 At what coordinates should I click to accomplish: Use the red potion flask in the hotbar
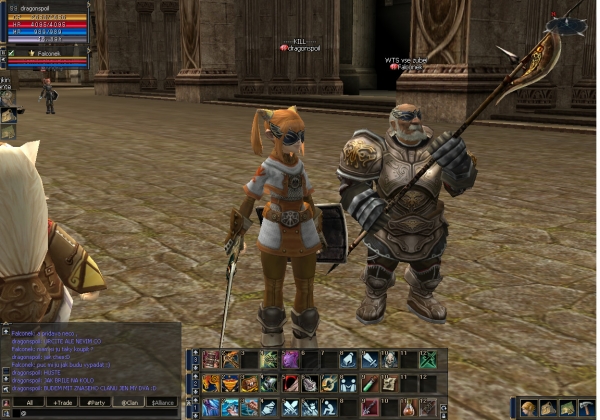(x=409, y=406)
